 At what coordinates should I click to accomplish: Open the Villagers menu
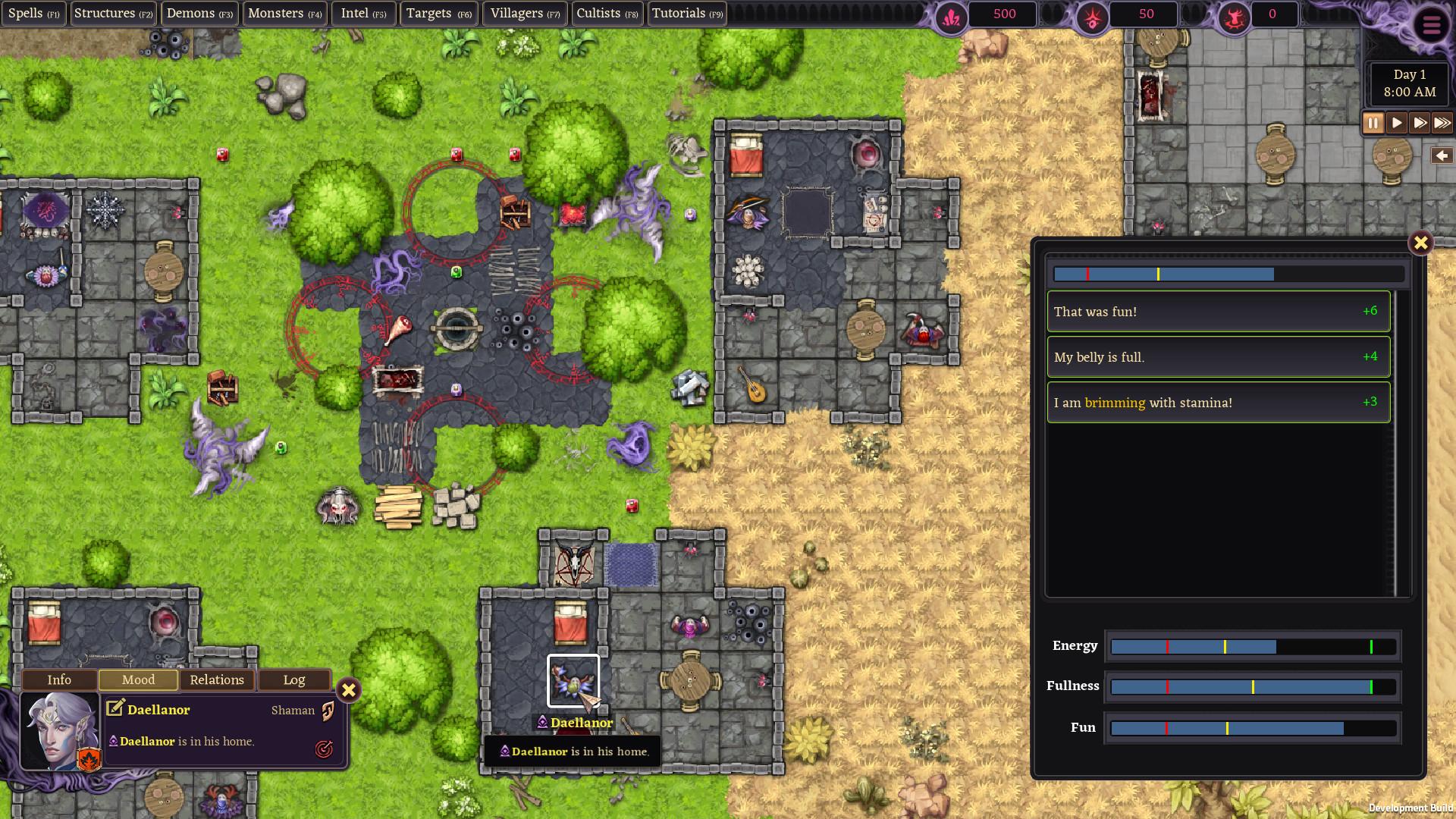[x=524, y=13]
